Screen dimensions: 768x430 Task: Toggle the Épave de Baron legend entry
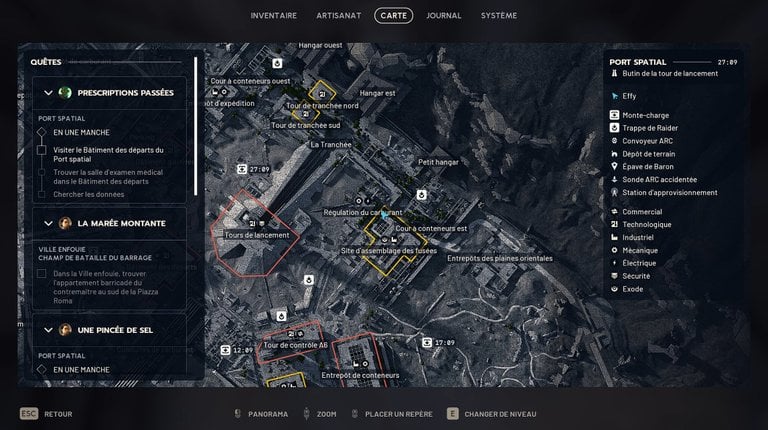(x=645, y=167)
